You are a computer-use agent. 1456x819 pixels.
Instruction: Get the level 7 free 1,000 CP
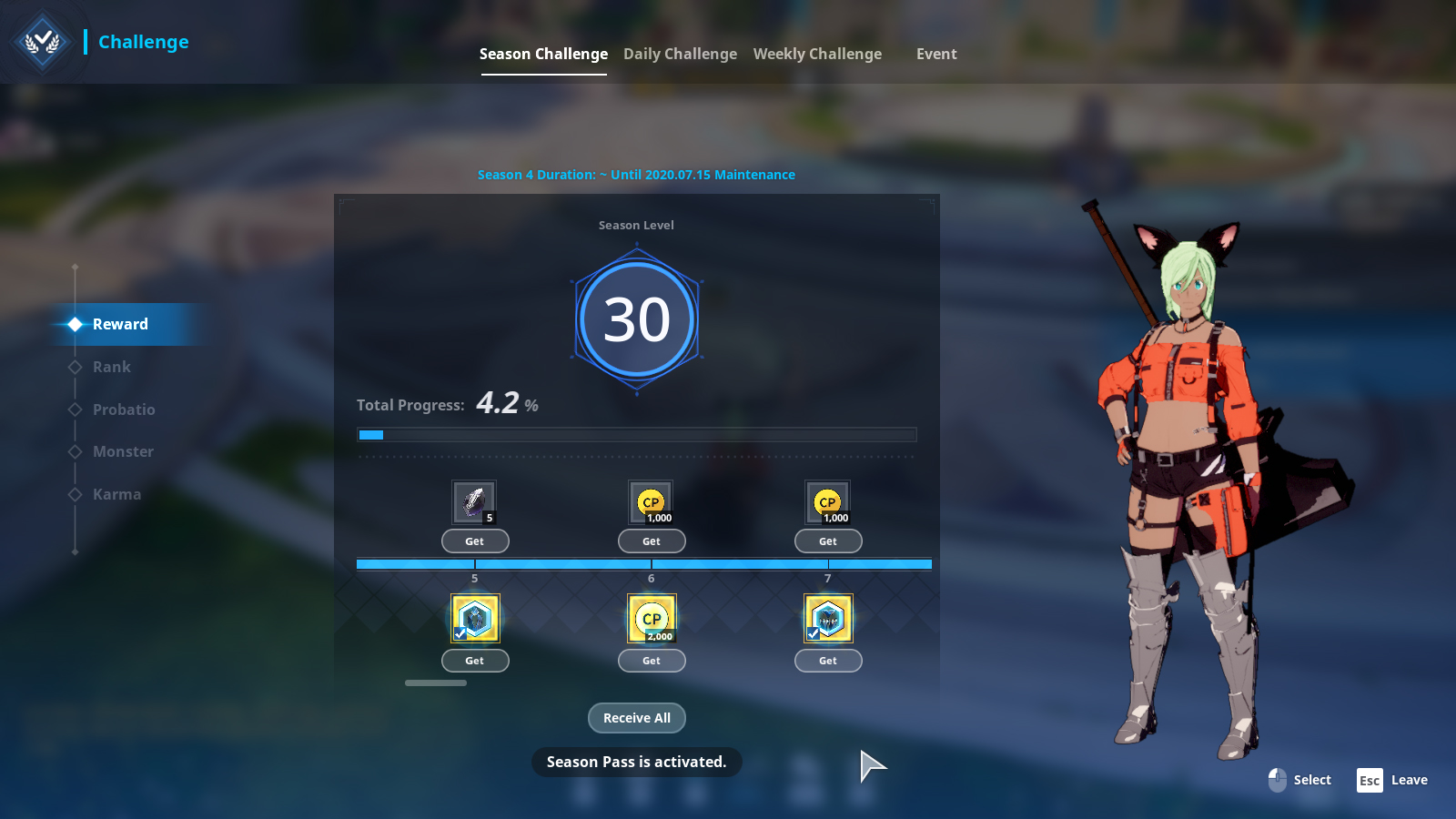[x=828, y=541]
